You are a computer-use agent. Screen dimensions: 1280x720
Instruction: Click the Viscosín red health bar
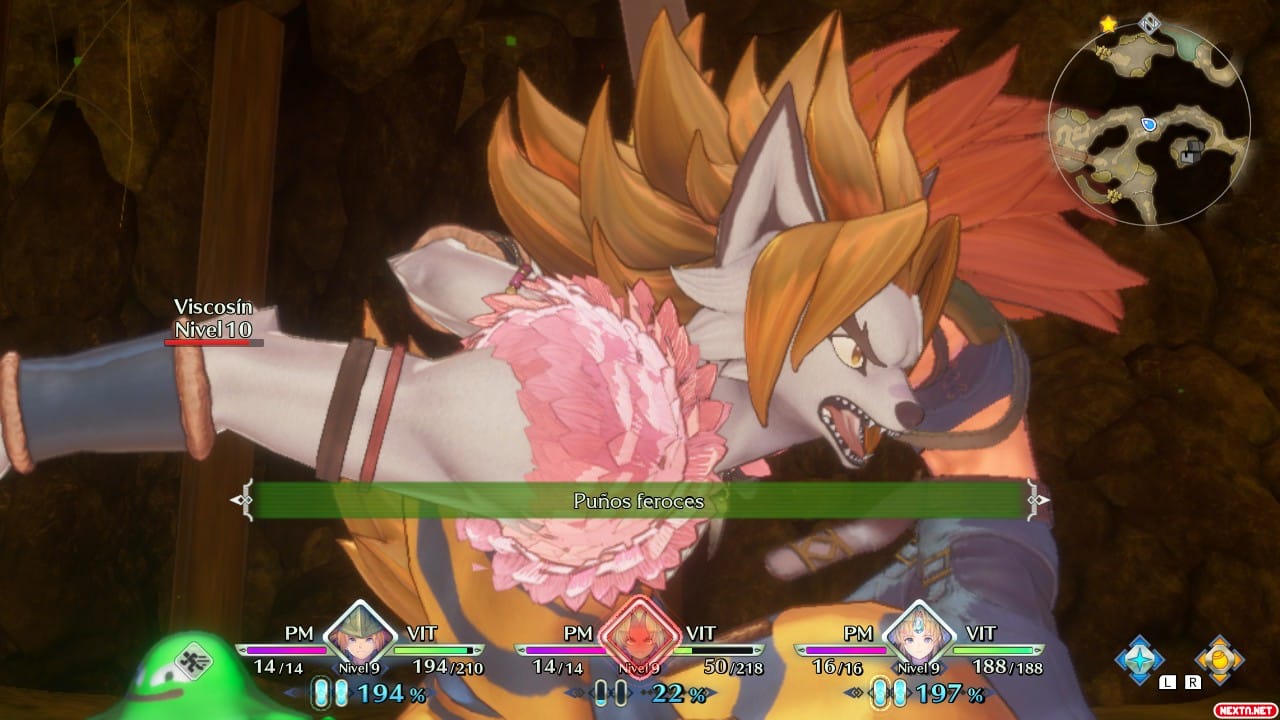coord(208,340)
